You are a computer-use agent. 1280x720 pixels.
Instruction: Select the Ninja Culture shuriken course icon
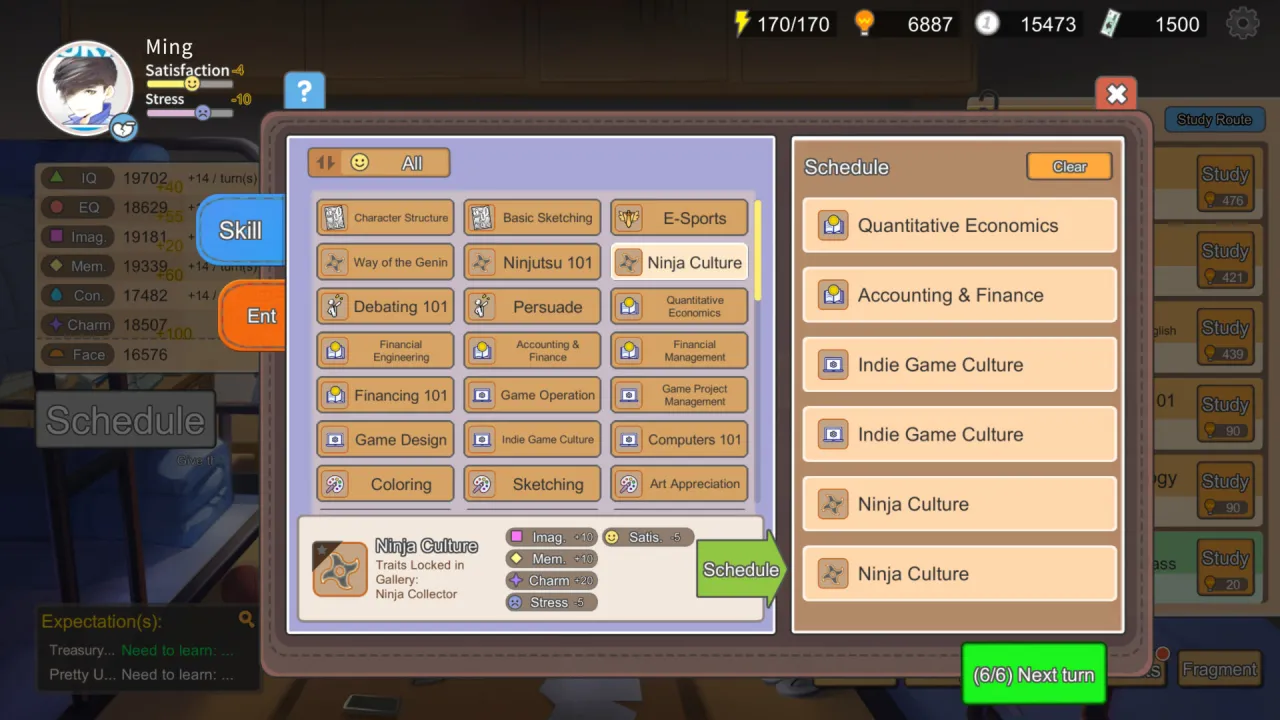pos(629,262)
